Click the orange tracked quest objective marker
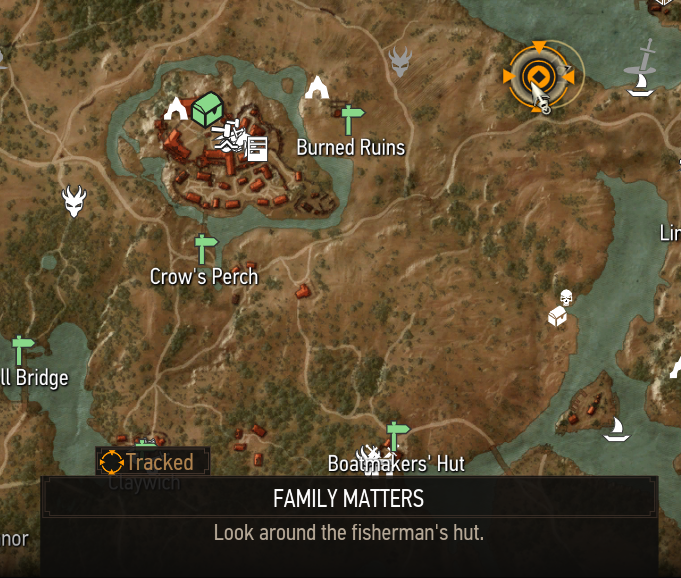The width and height of the screenshot is (681, 578). coord(537,76)
